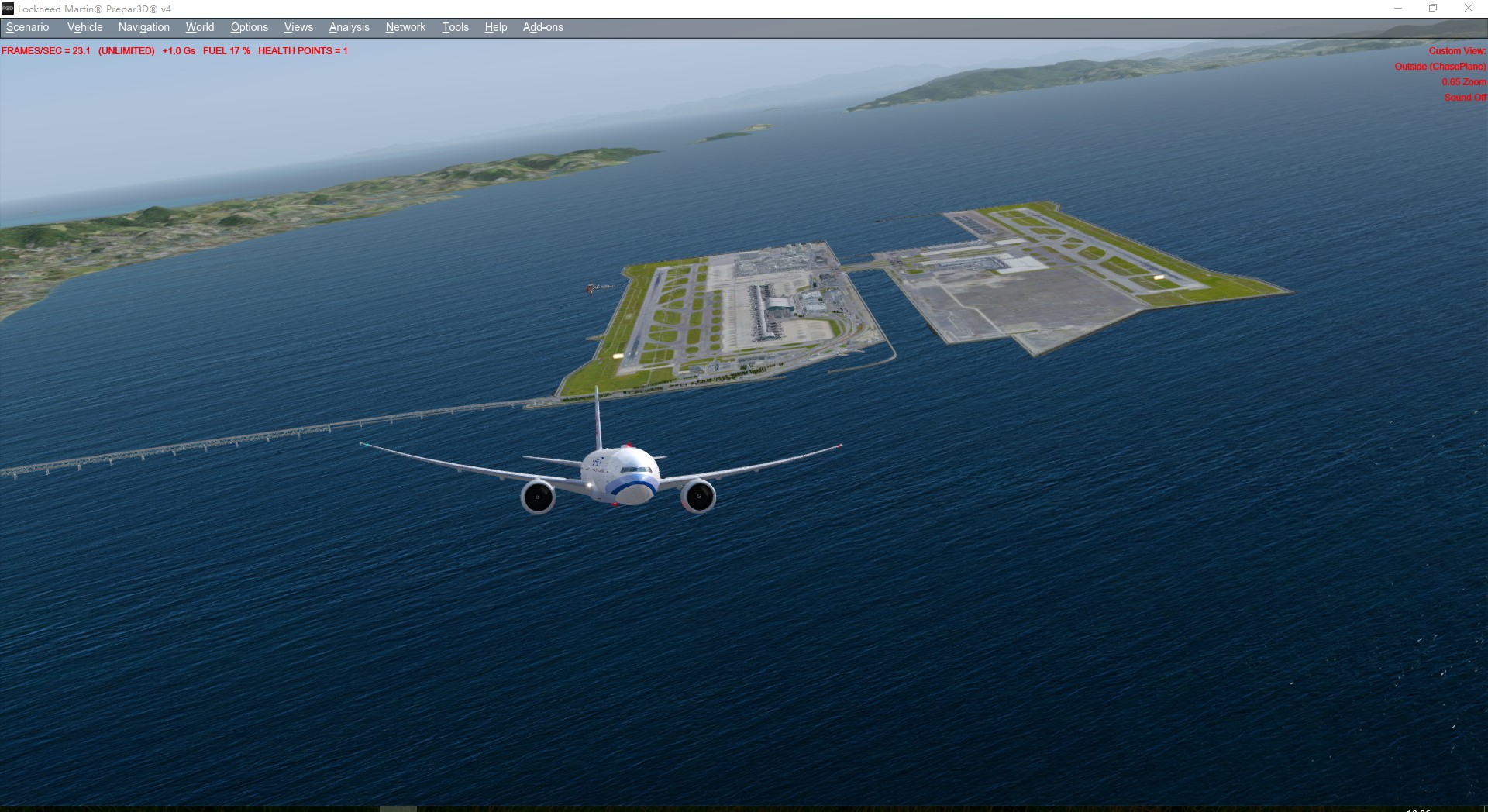Open the Views menu
The image size is (1488, 812).
(x=298, y=27)
